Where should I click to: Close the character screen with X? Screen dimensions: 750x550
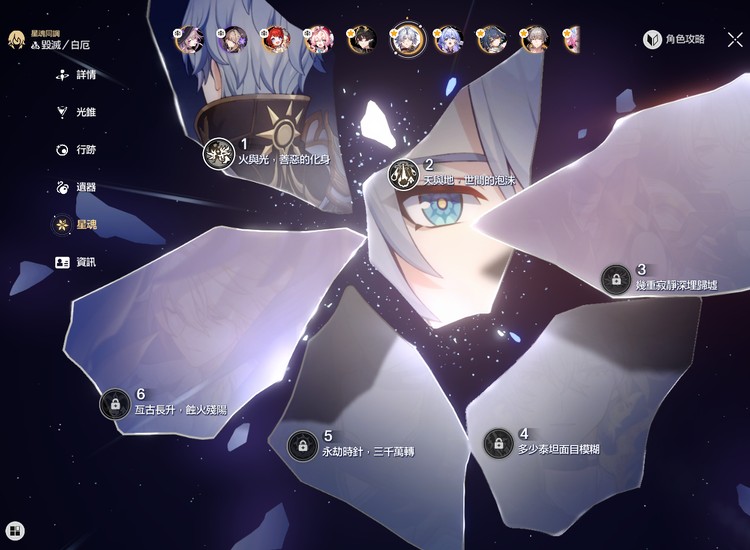[x=735, y=40]
